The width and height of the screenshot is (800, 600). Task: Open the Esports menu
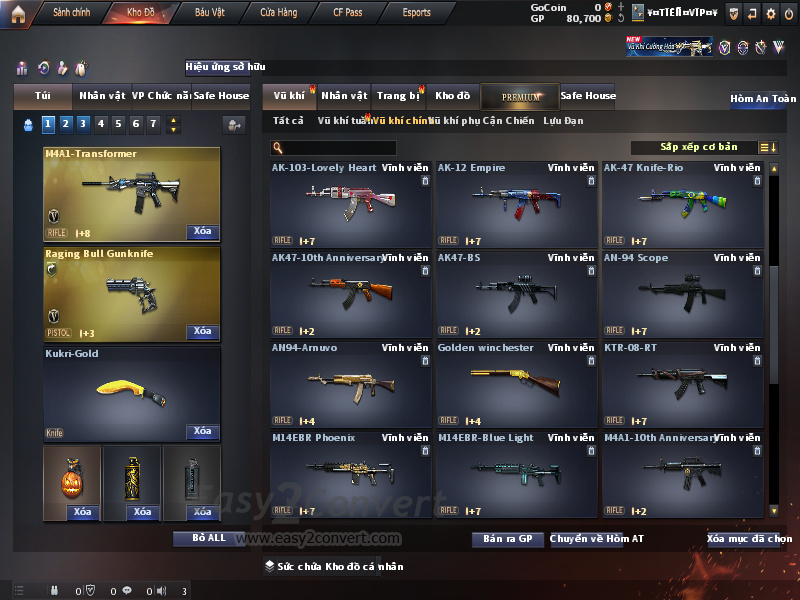coord(416,13)
